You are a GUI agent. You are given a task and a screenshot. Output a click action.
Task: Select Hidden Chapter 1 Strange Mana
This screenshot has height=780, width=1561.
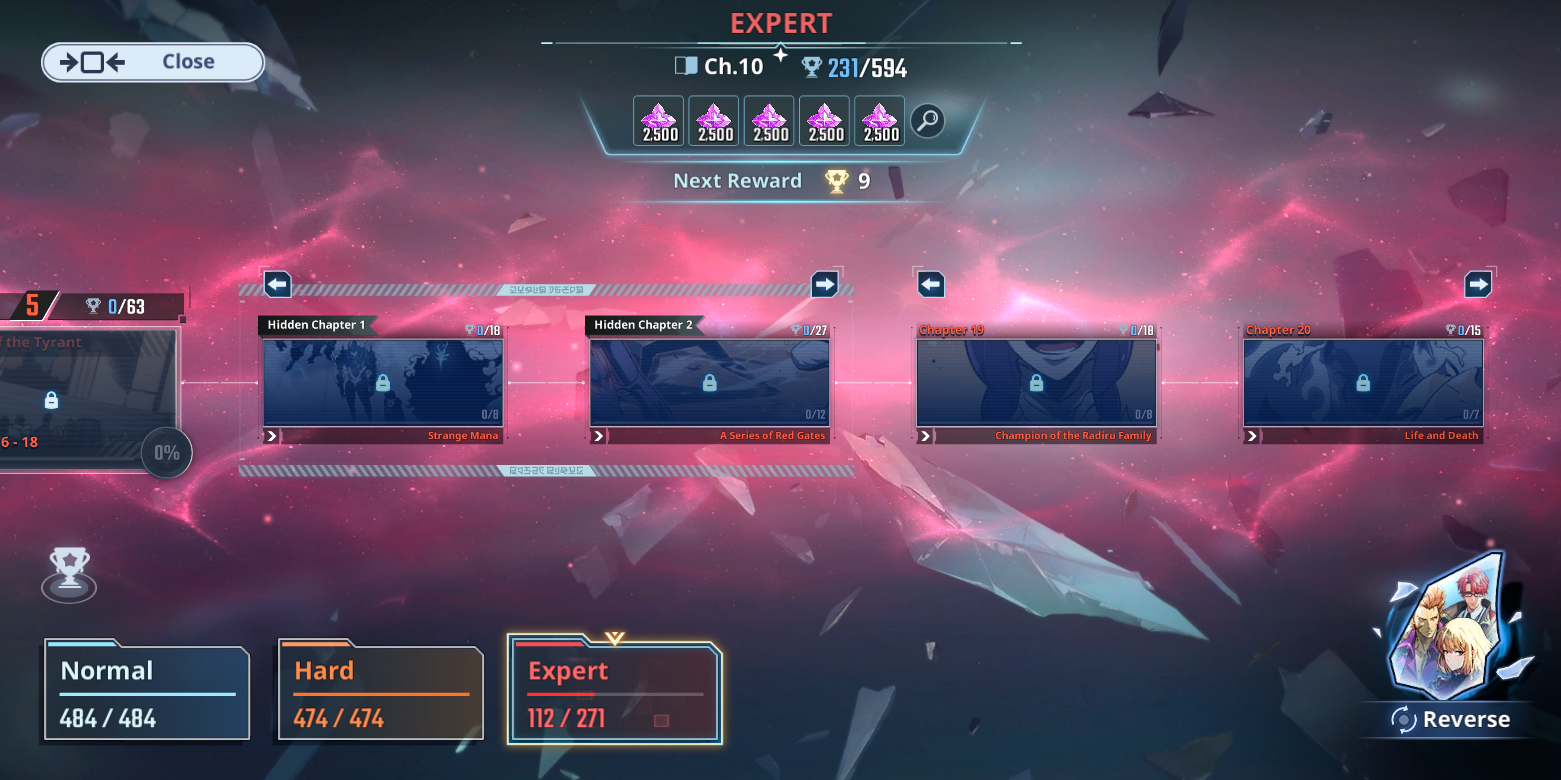tap(382, 383)
